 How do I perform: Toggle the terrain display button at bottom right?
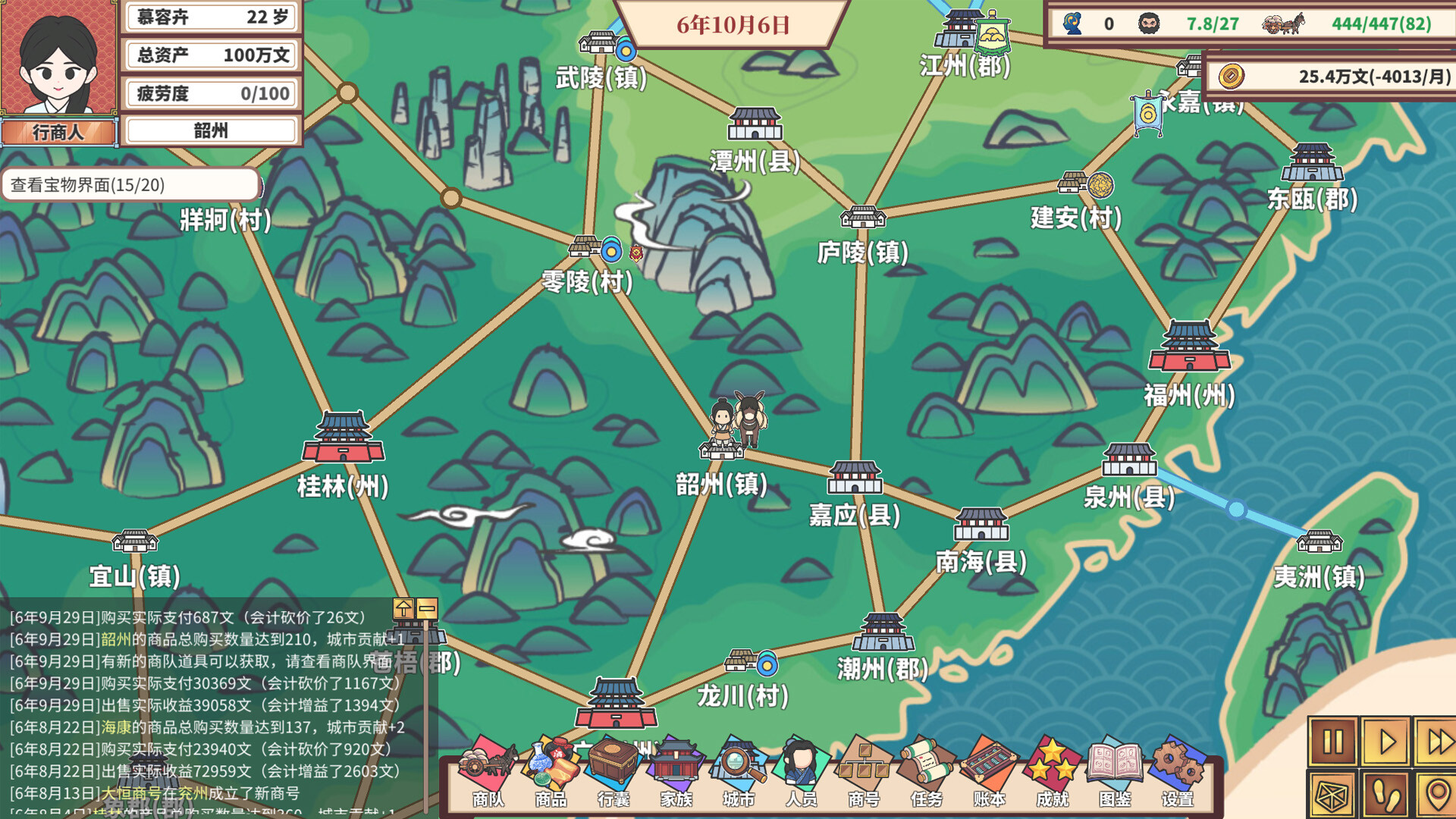click(1332, 795)
